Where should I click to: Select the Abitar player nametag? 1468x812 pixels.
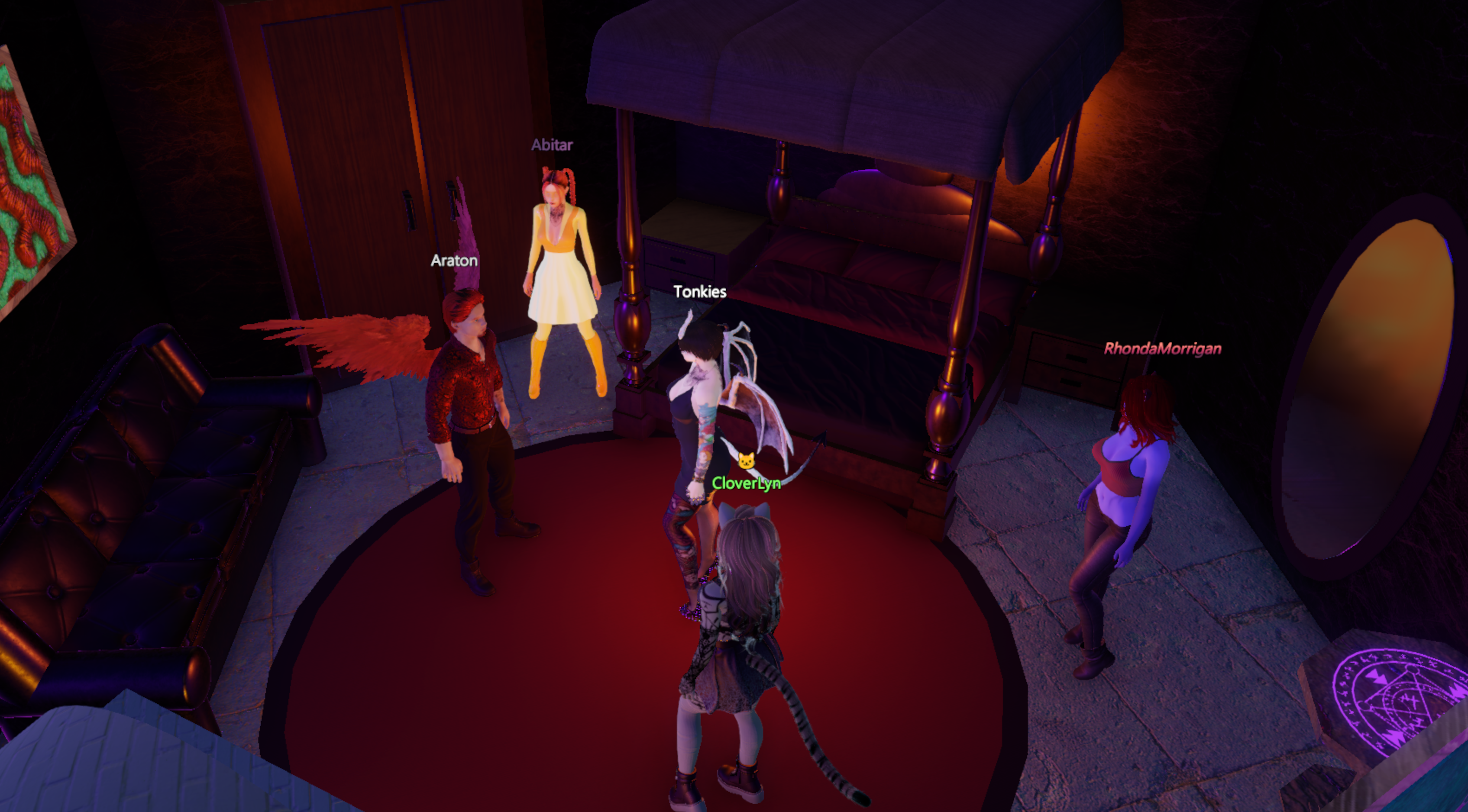pos(552,145)
